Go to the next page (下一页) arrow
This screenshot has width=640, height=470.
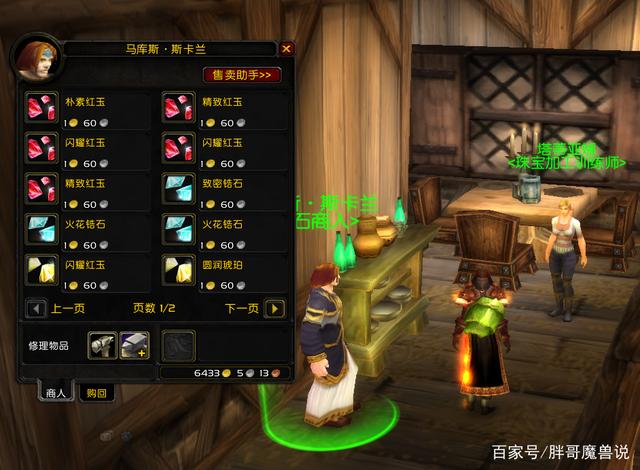[x=276, y=308]
